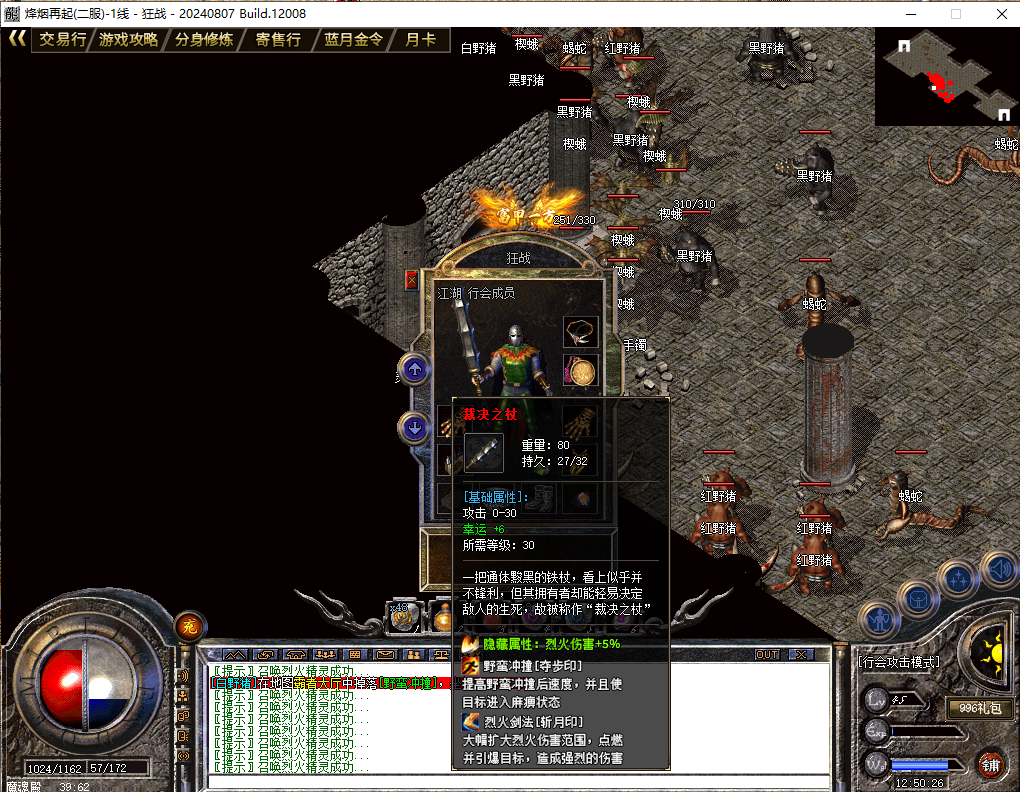Select the golden medal equipment slot
This screenshot has height=792, width=1020.
[580, 371]
